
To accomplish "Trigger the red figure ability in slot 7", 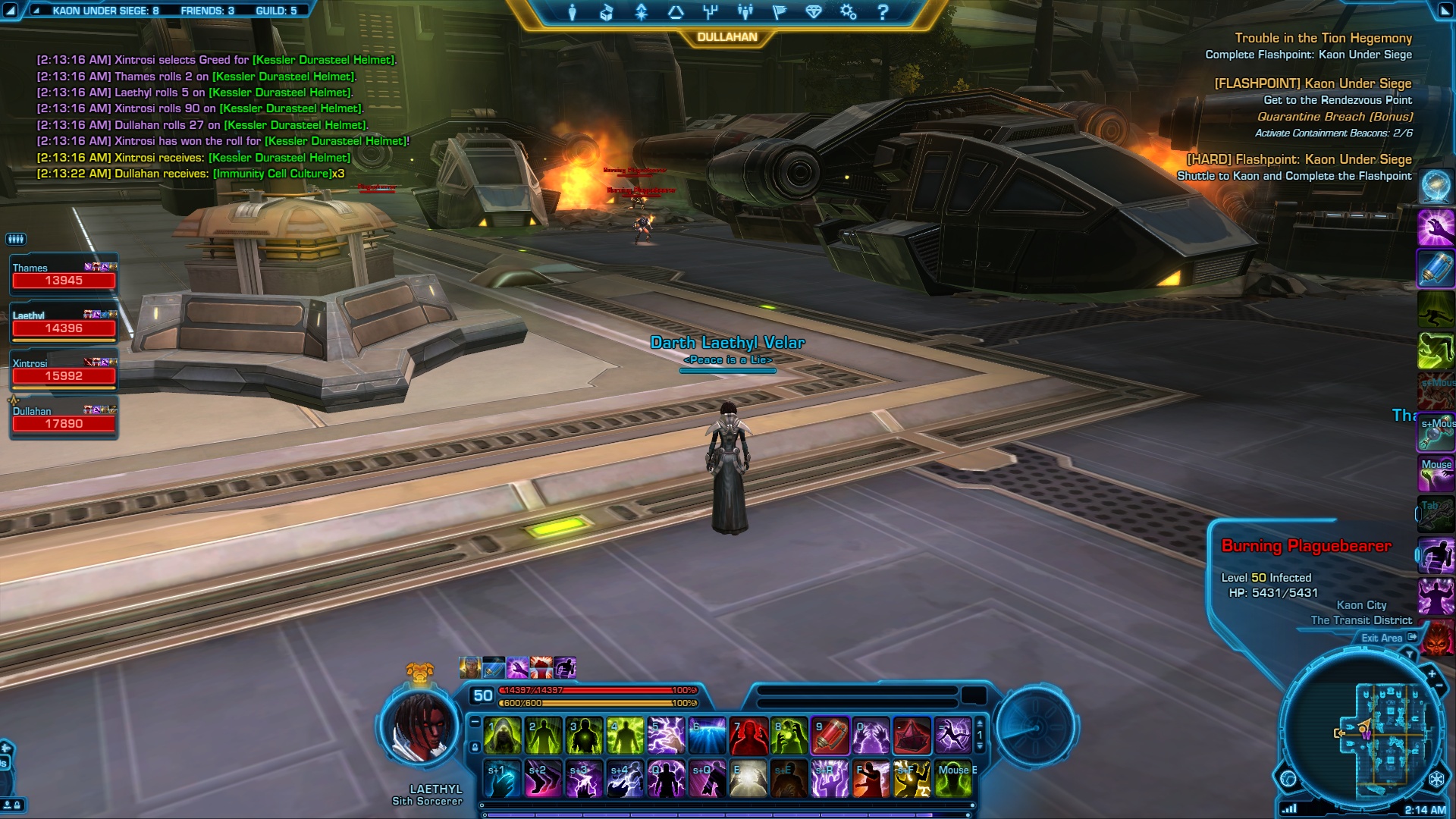I will pyautogui.click(x=748, y=736).
